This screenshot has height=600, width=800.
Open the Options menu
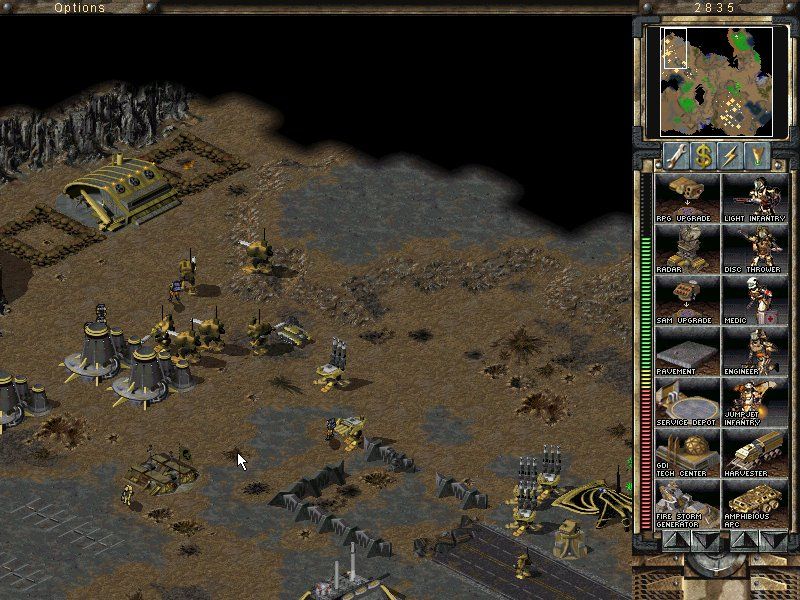[79, 8]
